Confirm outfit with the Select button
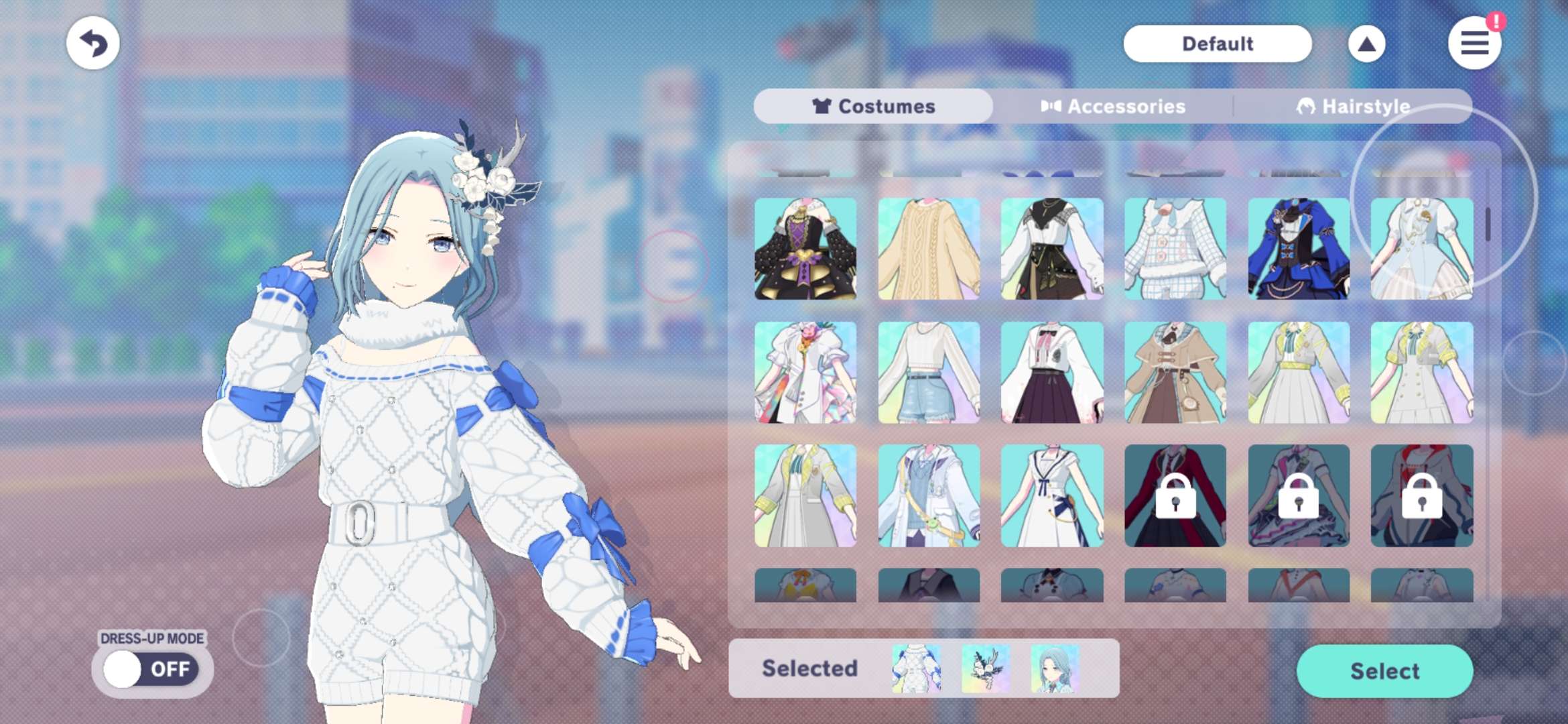The height and width of the screenshot is (724, 1568). [x=1384, y=671]
